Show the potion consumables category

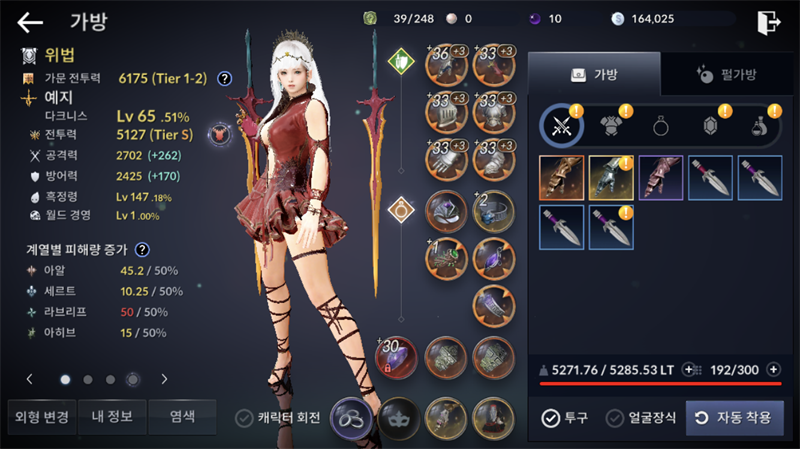point(759,126)
